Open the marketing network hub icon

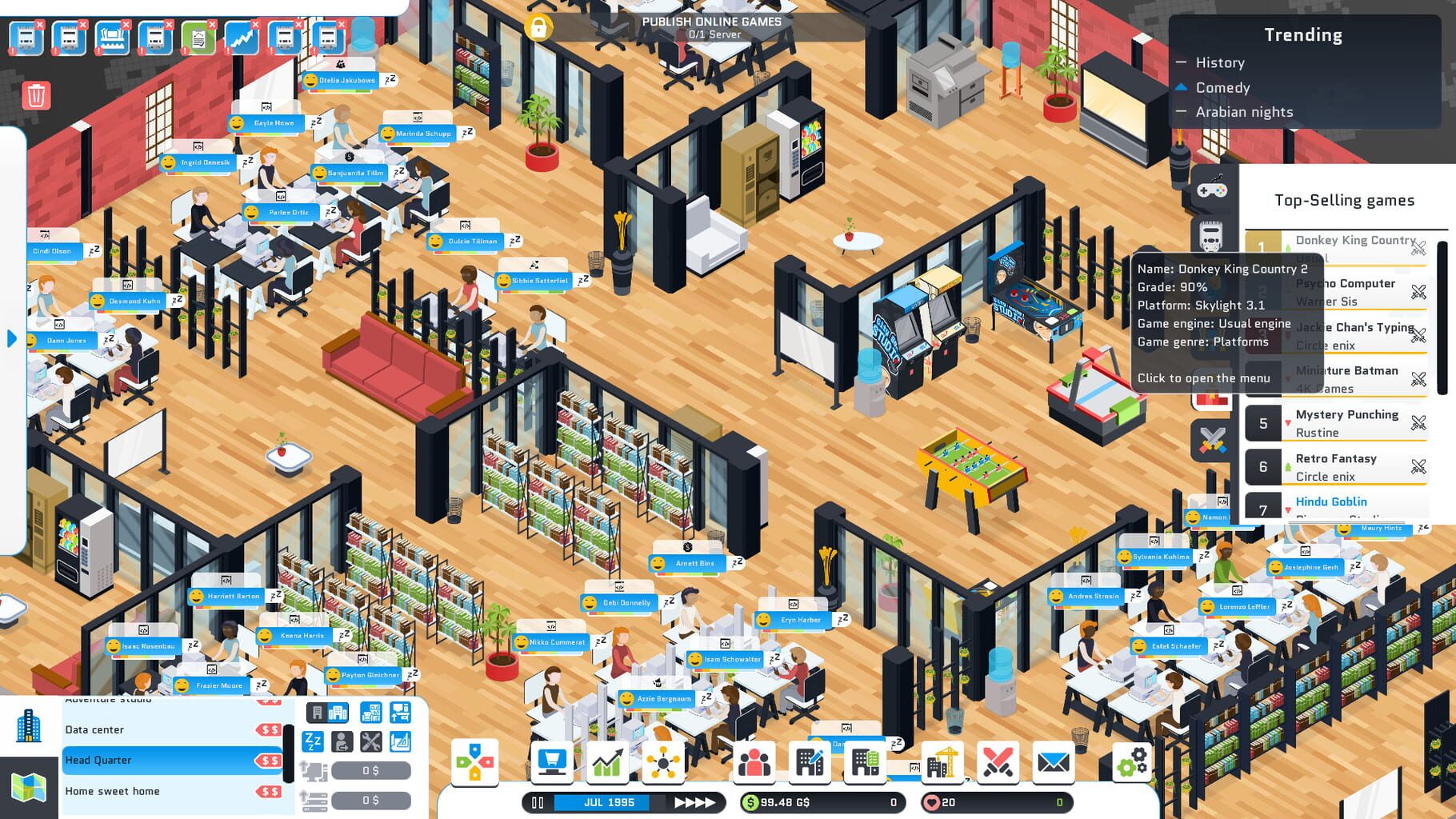pyautogui.click(x=662, y=762)
